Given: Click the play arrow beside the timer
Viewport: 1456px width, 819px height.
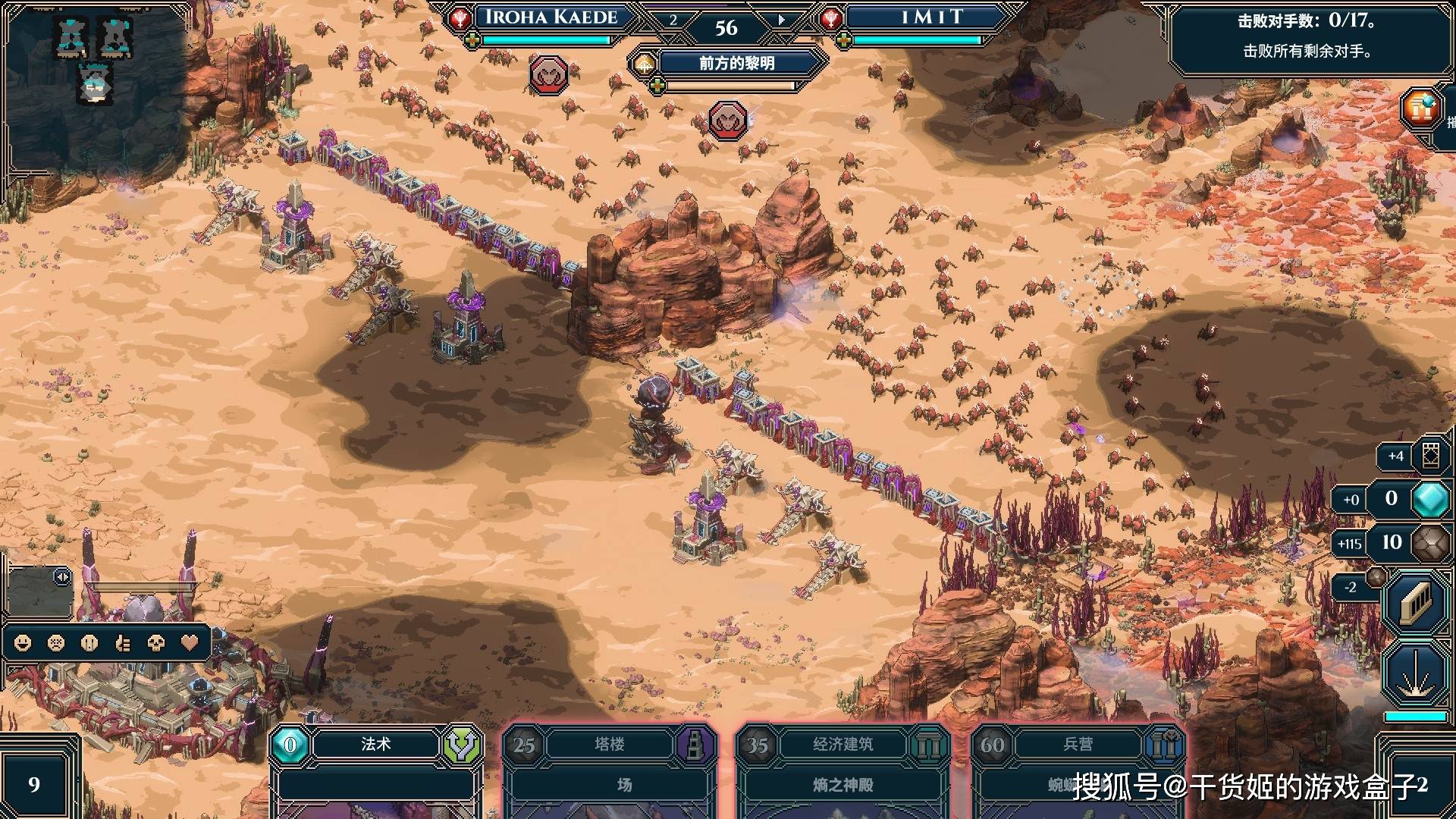Looking at the screenshot, I should click(x=781, y=20).
